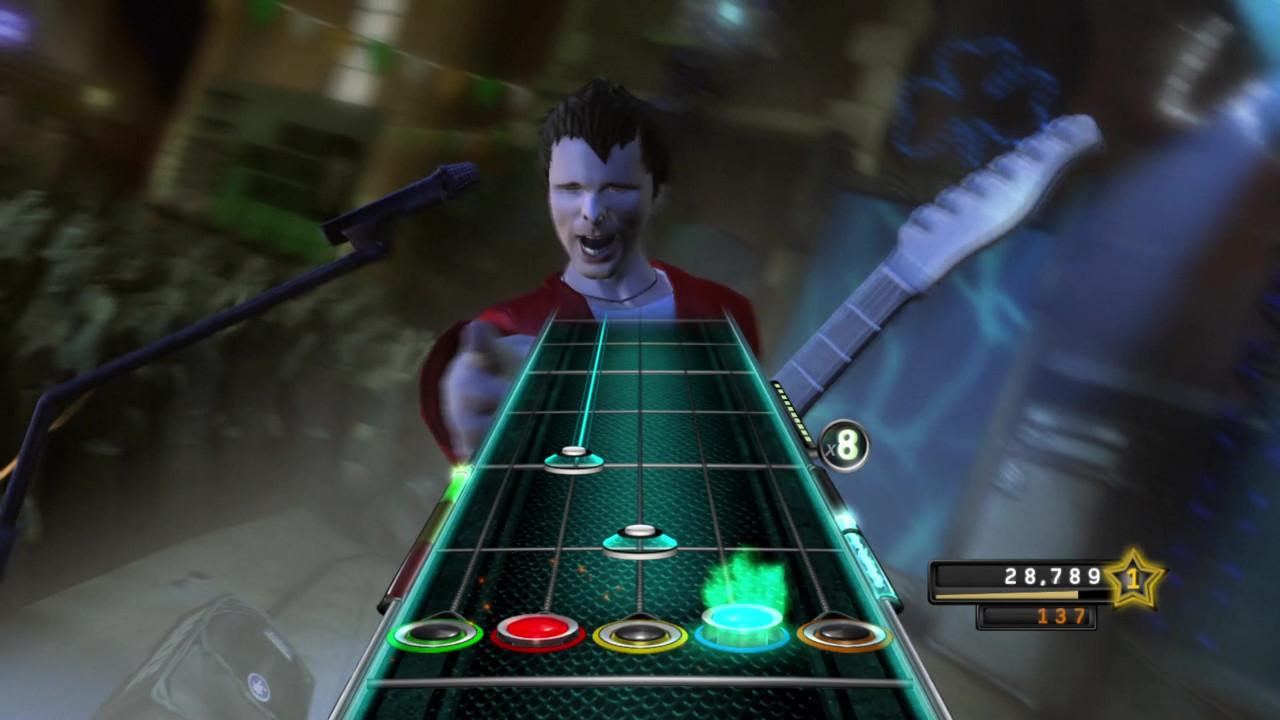Click the red fret gem target
Image resolution: width=1280 pixels, height=720 pixels.
540,631
